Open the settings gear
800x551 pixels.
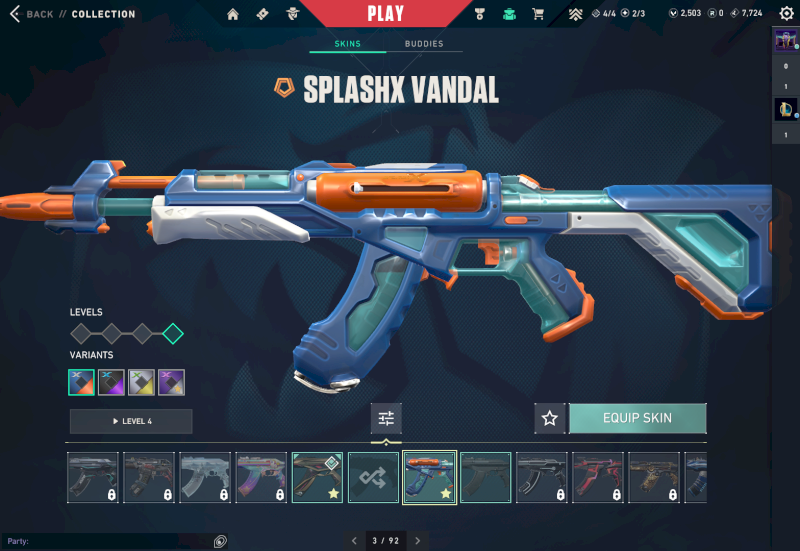786,13
